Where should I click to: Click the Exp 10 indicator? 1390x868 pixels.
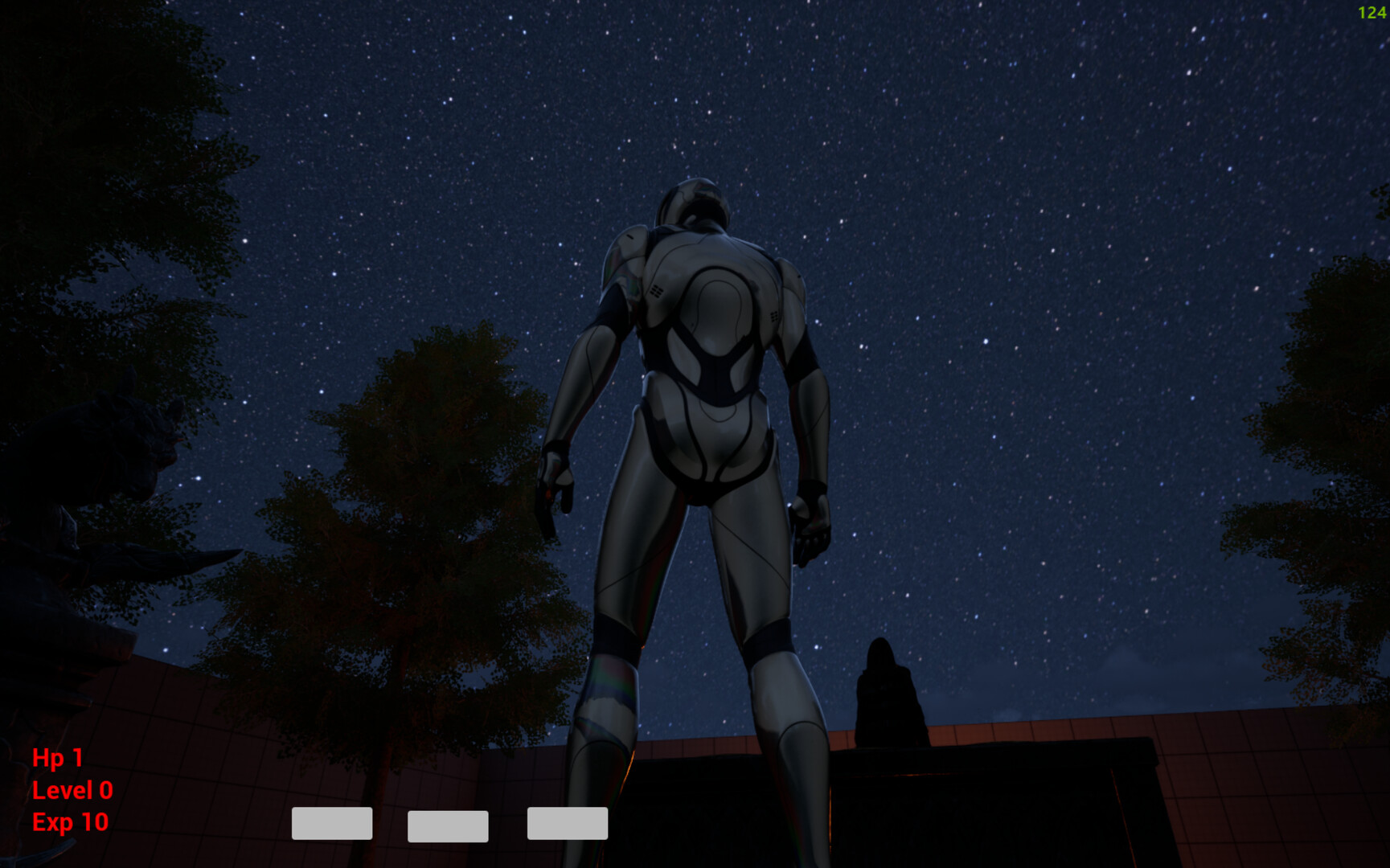[x=69, y=822]
